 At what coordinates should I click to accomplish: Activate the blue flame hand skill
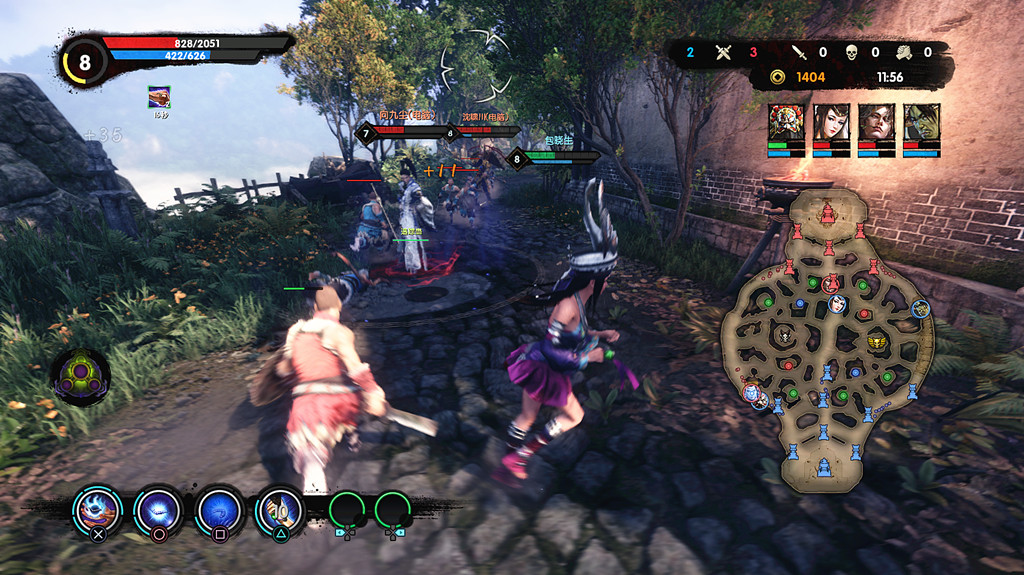[x=97, y=508]
